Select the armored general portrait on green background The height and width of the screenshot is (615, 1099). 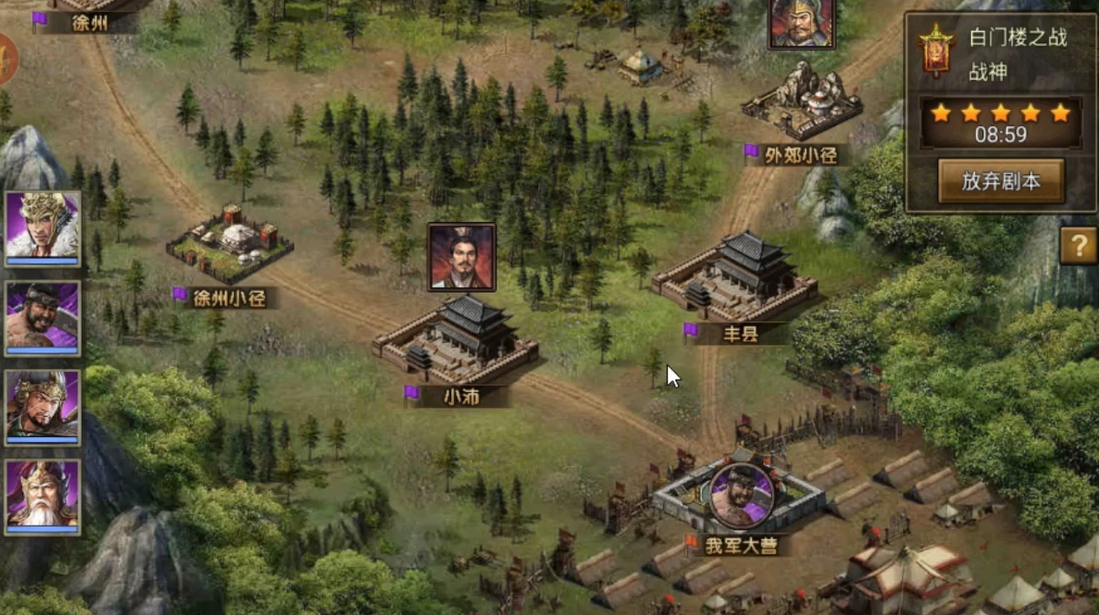(x=42, y=406)
